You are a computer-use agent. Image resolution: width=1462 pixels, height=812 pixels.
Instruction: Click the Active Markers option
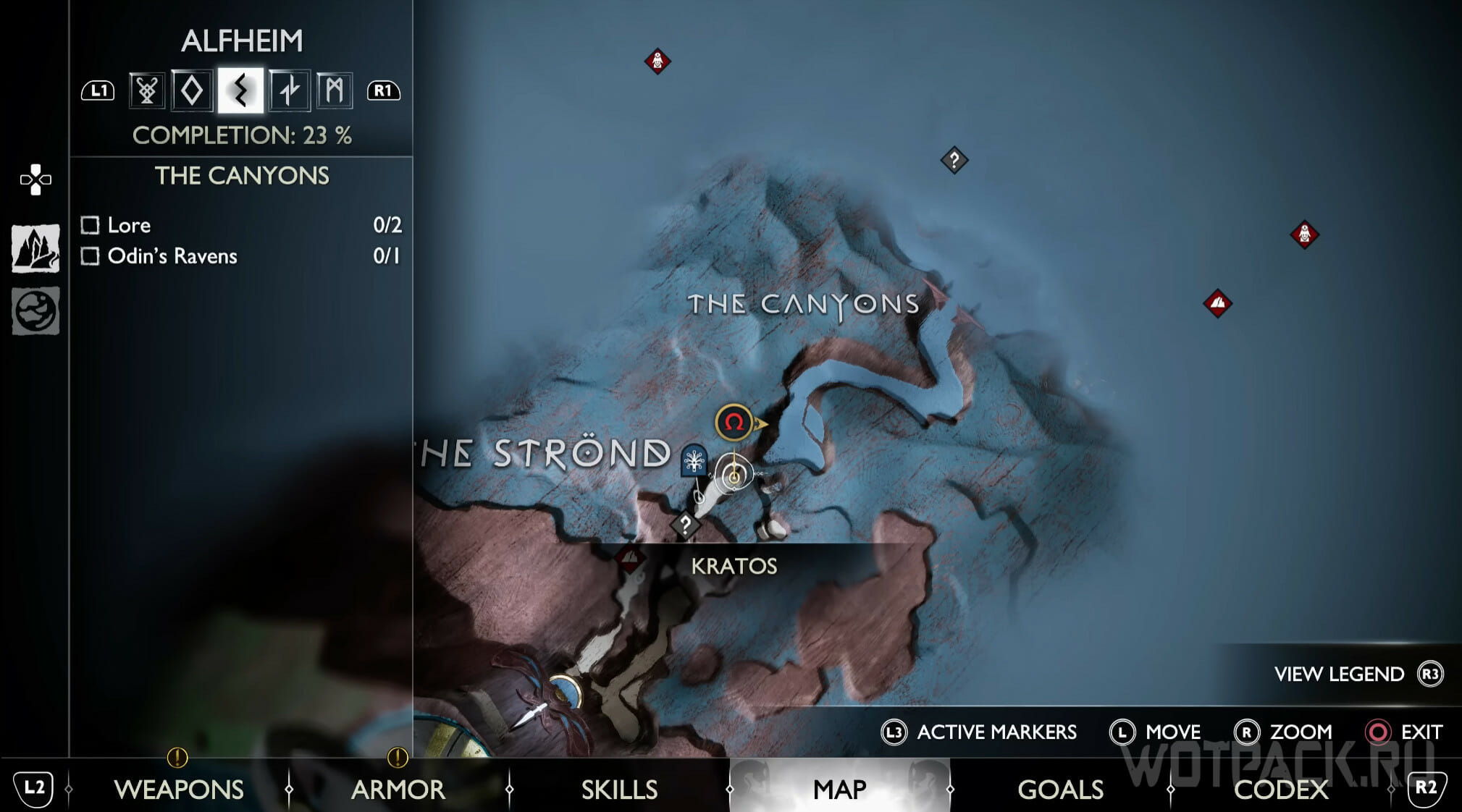(x=979, y=732)
